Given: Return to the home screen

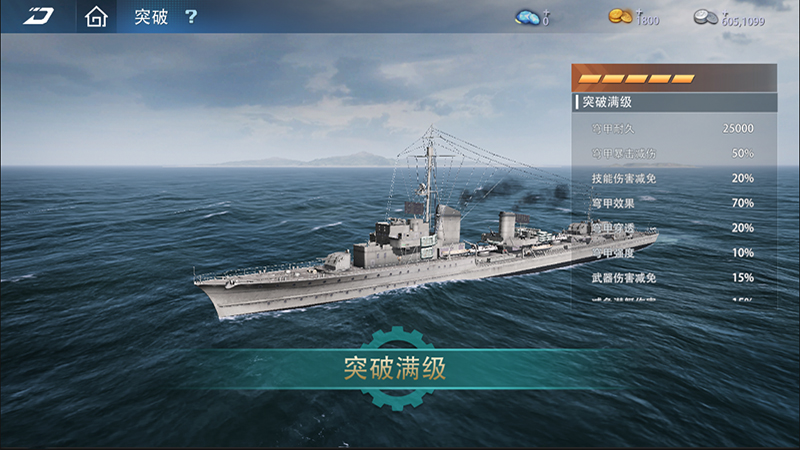Looking at the screenshot, I should pos(96,17).
